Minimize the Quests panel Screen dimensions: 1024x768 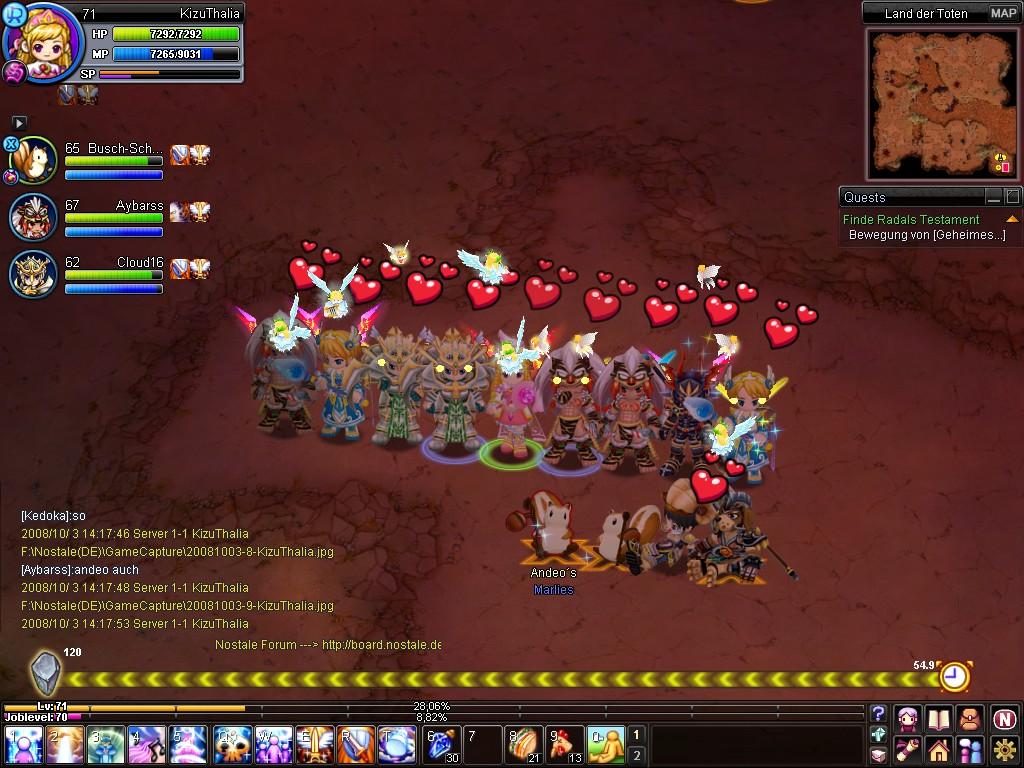click(993, 197)
